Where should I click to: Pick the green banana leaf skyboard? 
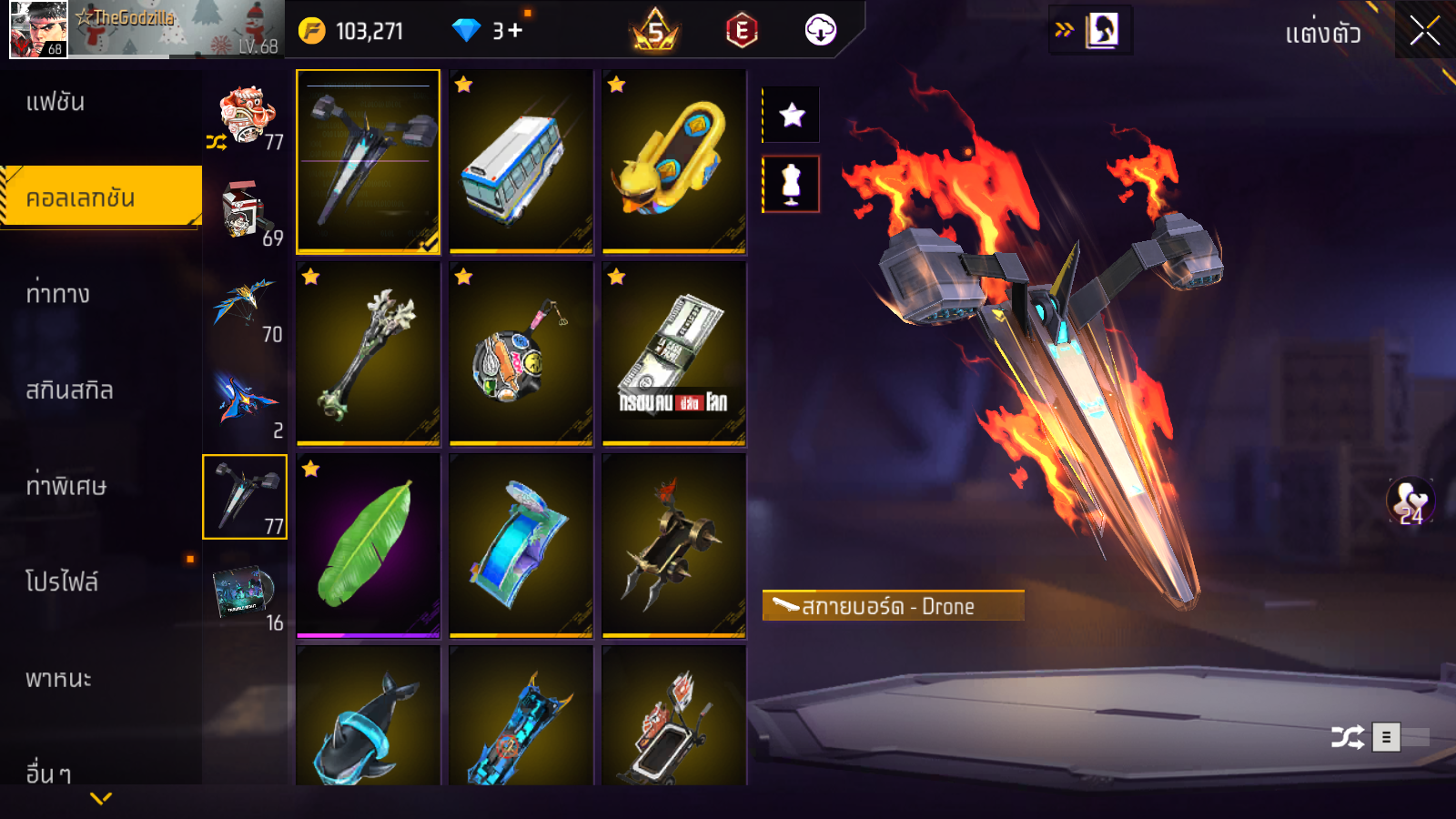pos(368,546)
